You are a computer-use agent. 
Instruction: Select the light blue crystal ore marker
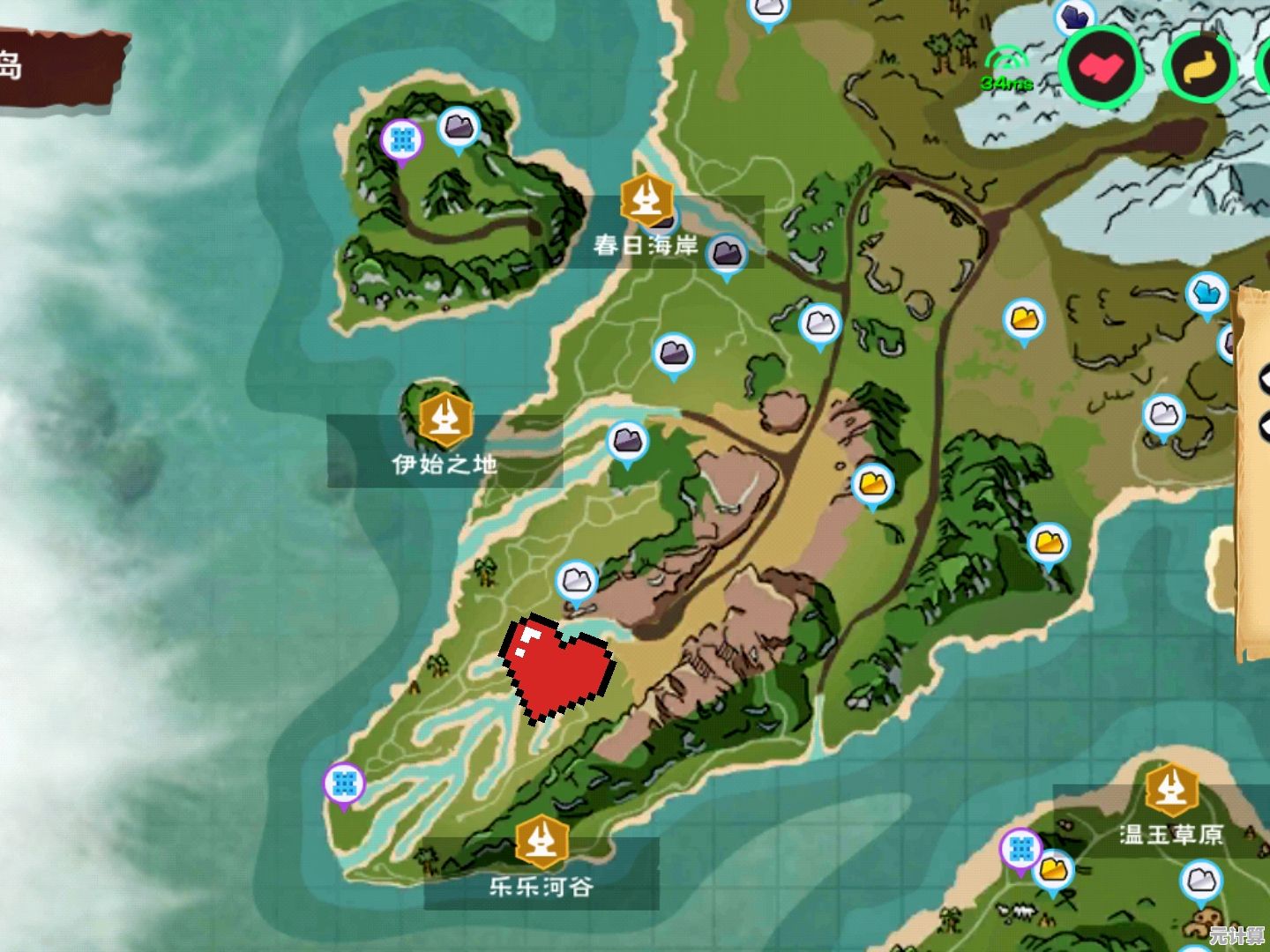1206,294
